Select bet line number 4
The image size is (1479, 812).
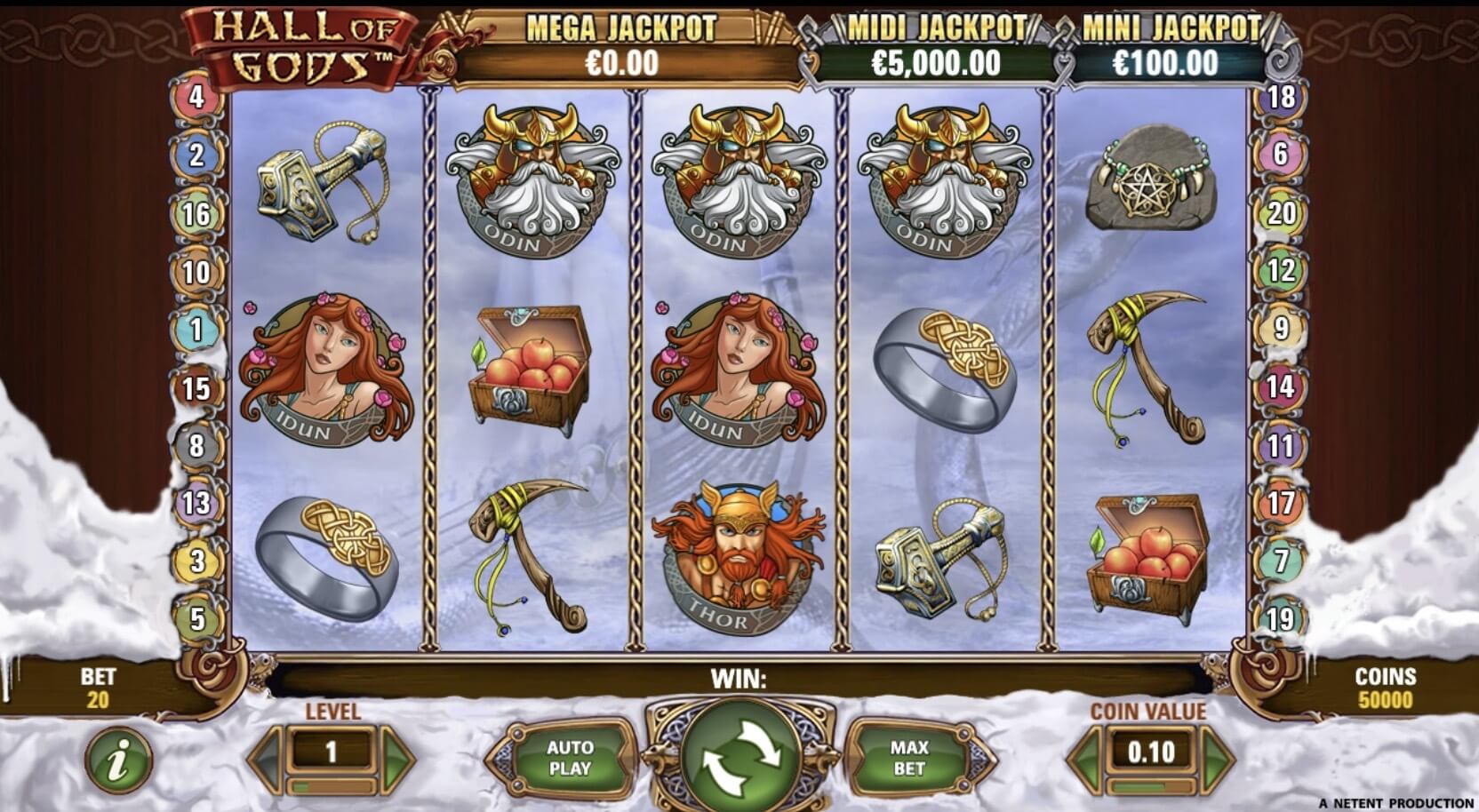click(x=196, y=96)
